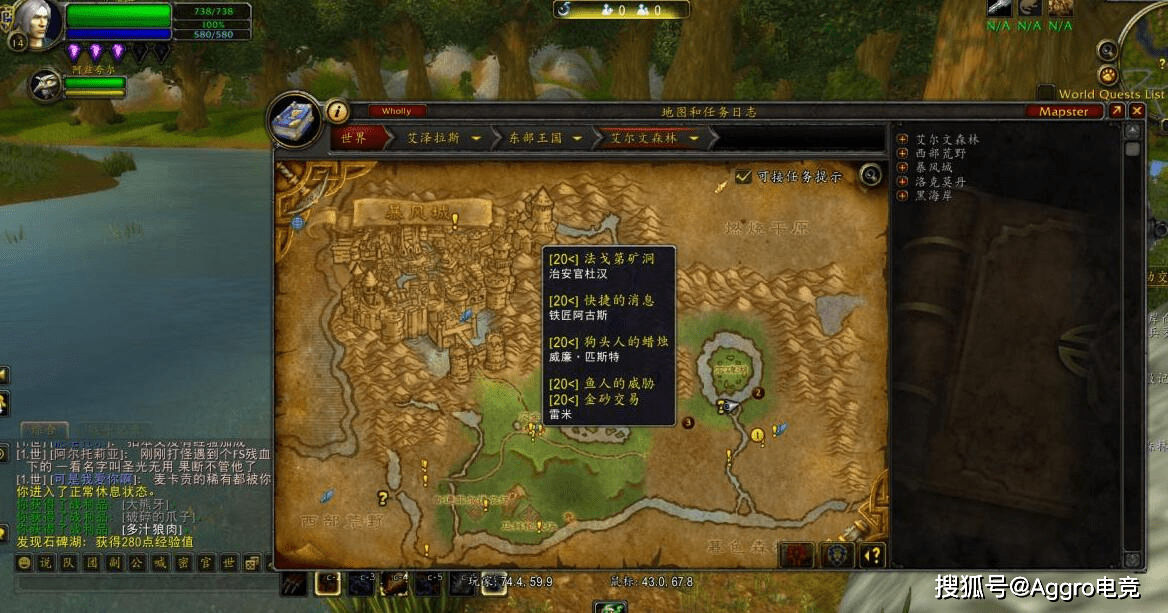
Task: Click the Wholly addon button
Action: point(397,111)
